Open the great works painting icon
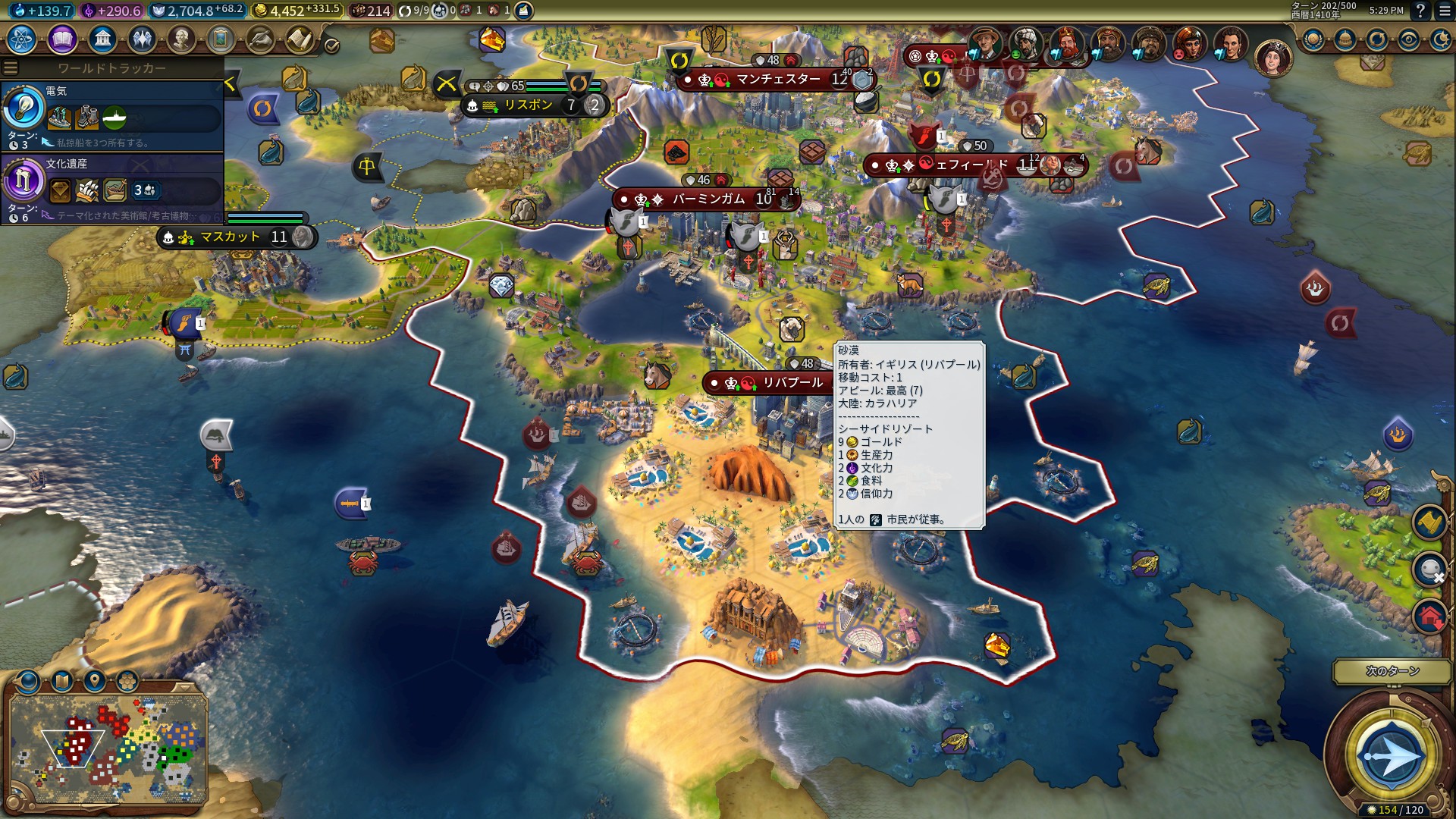1456x819 pixels. pos(221,39)
